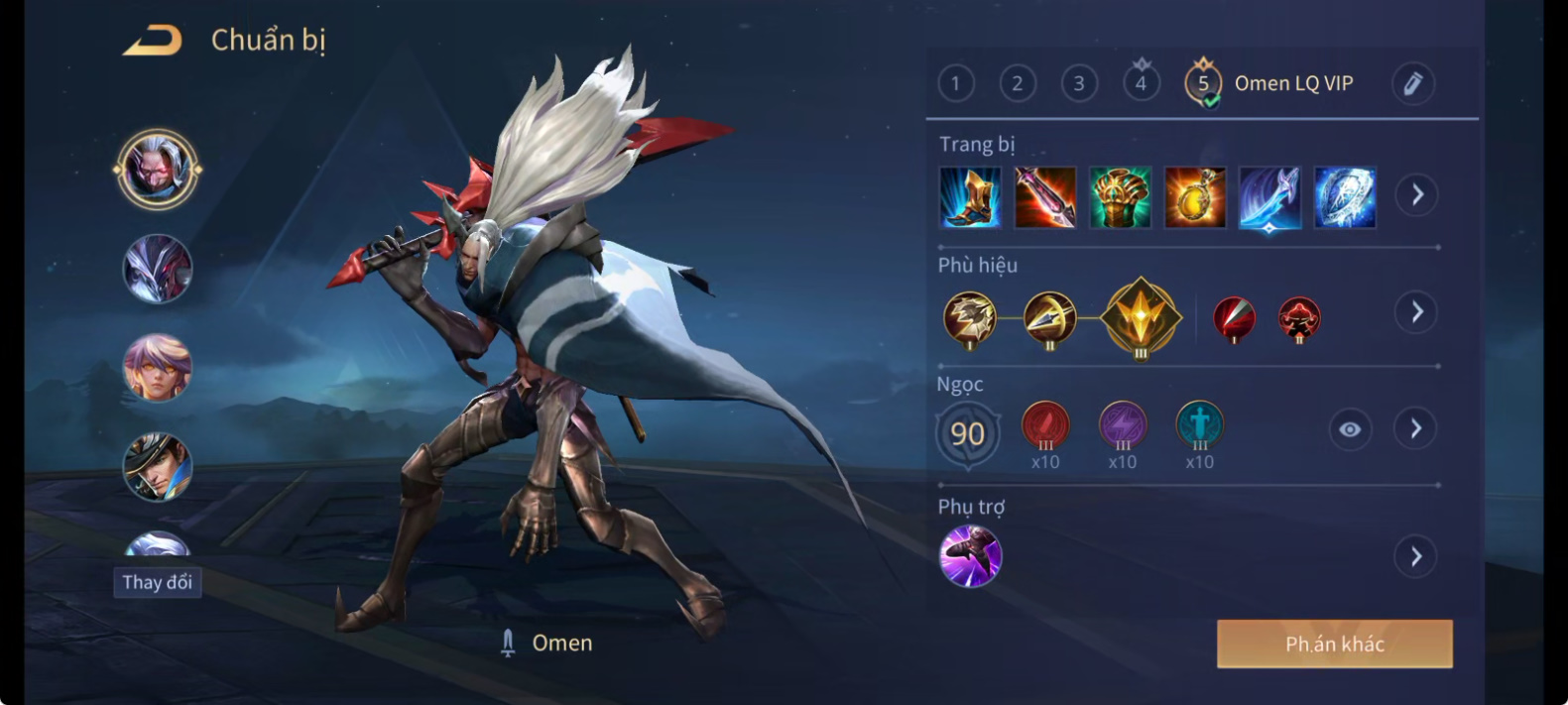Inspect the red spear equipment item

(1045, 197)
